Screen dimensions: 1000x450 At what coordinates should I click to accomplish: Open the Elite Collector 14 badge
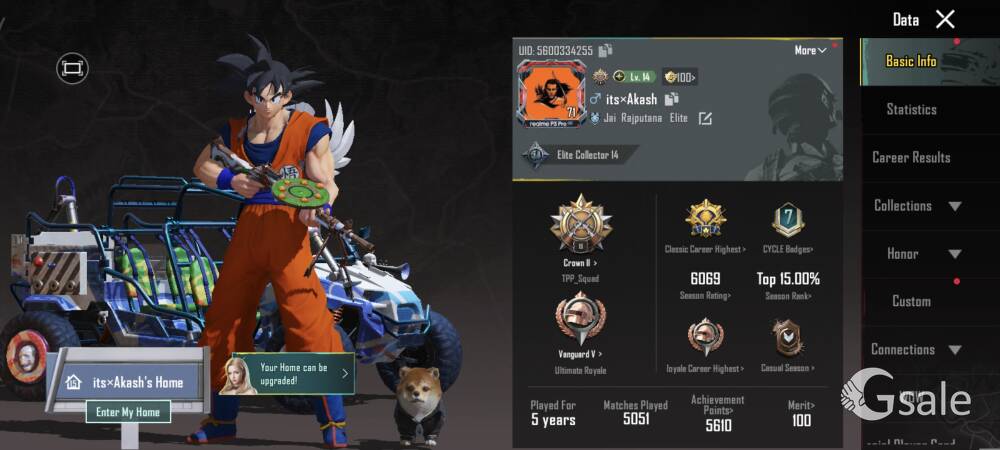point(576,155)
